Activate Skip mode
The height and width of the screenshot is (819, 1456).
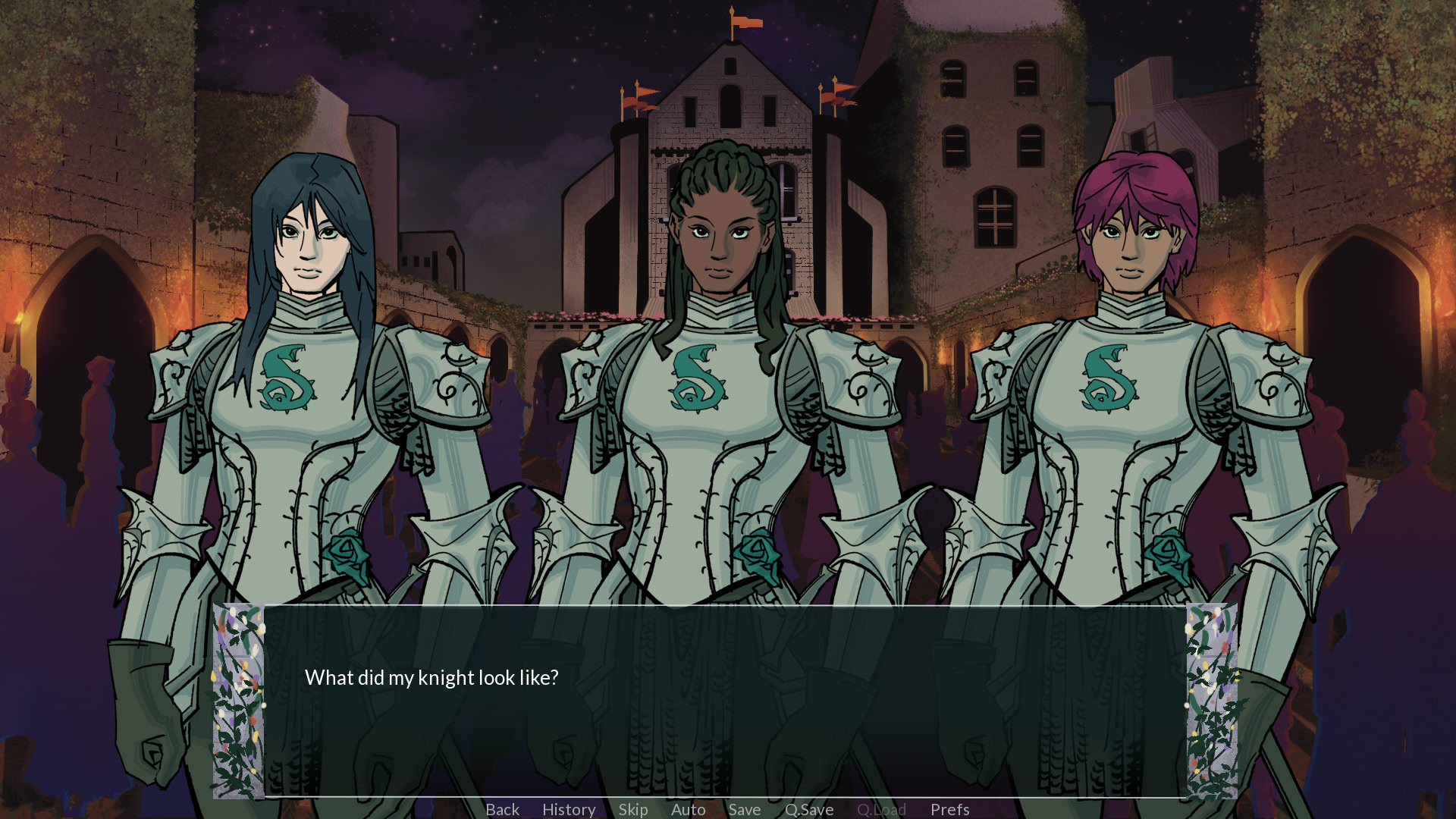(x=633, y=809)
